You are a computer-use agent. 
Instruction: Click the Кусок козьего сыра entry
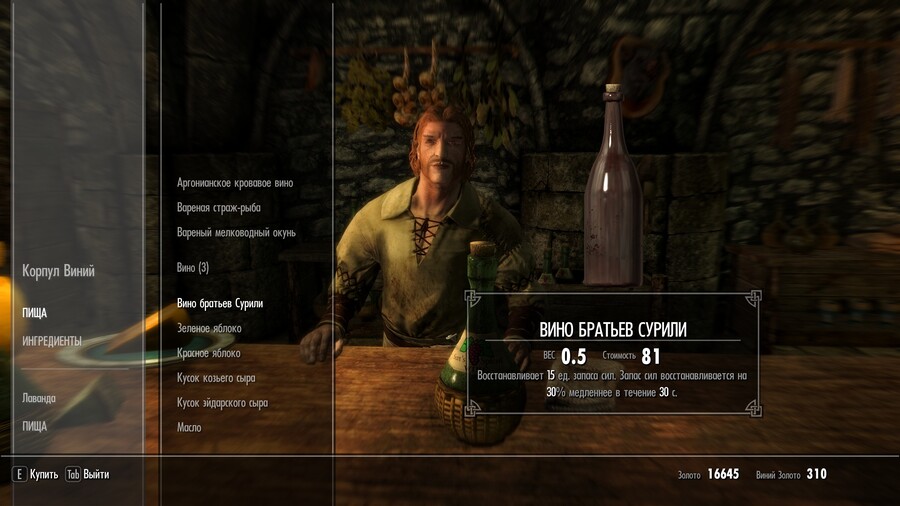(x=218, y=378)
